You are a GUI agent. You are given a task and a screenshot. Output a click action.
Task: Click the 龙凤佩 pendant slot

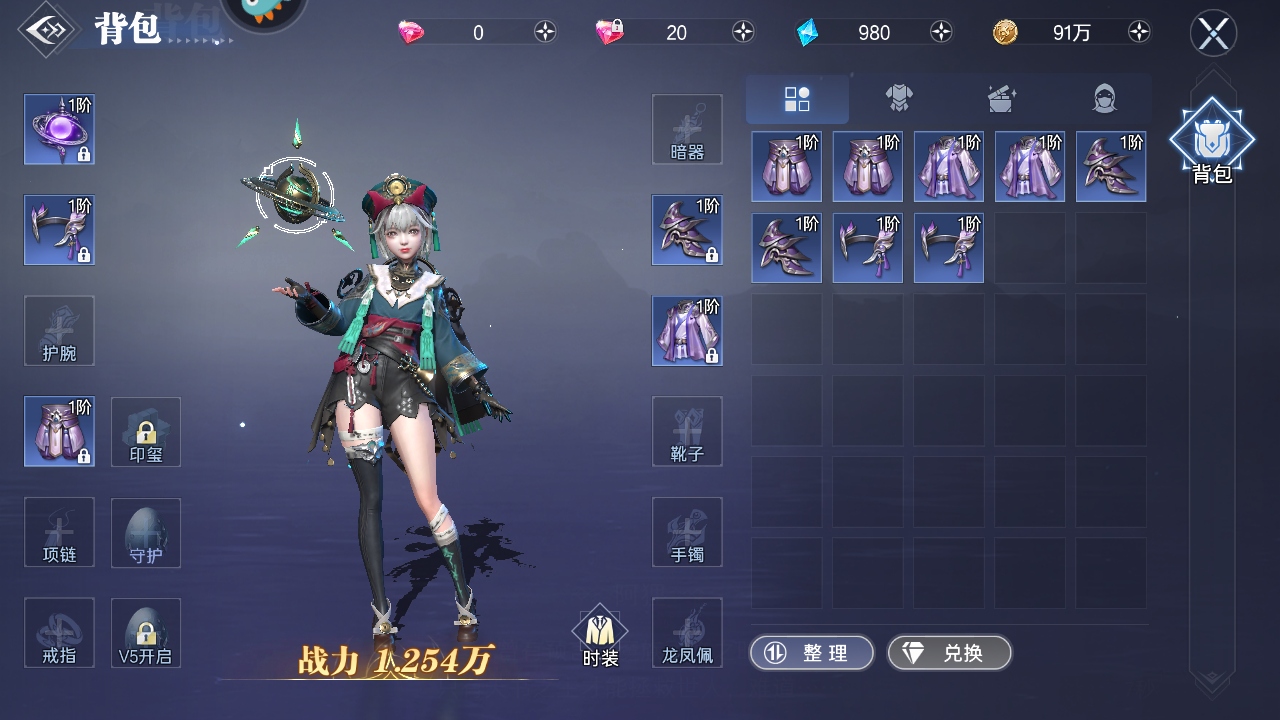[687, 632]
